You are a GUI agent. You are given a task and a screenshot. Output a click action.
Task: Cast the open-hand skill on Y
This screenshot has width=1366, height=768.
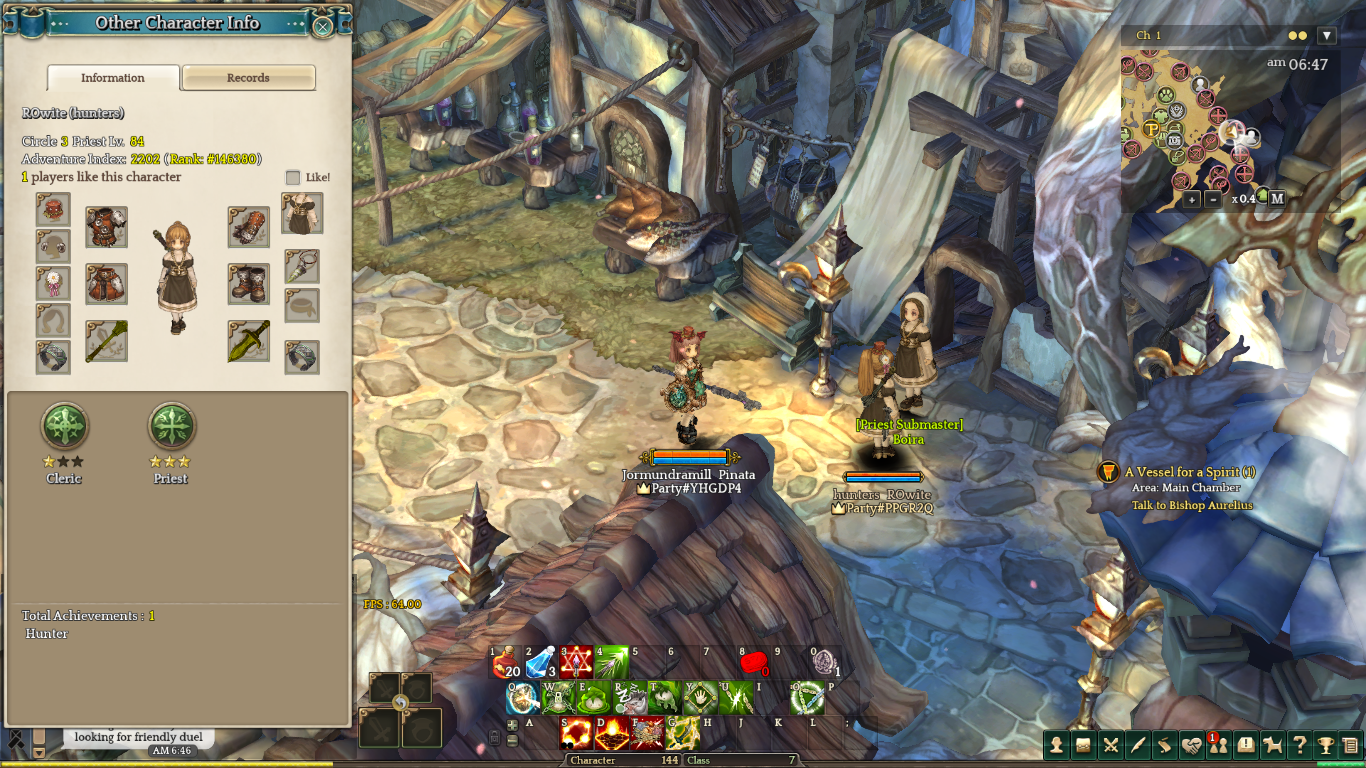point(702,697)
